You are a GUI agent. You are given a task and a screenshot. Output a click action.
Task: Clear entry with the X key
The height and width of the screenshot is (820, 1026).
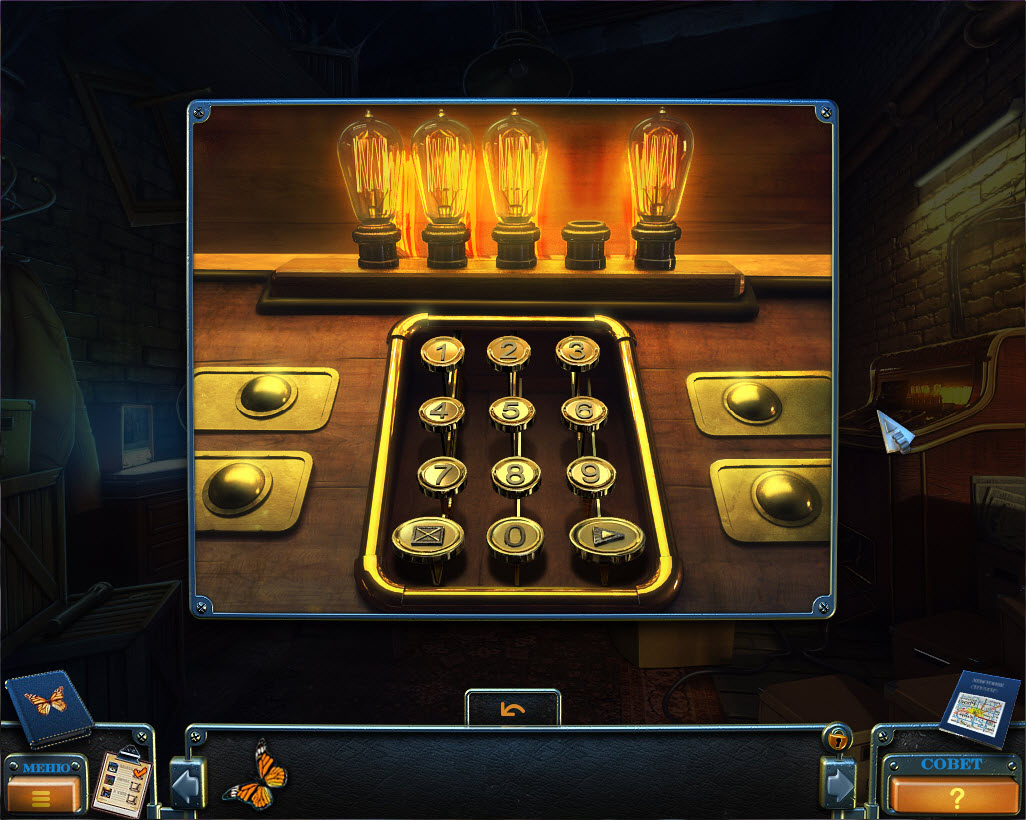[427, 537]
